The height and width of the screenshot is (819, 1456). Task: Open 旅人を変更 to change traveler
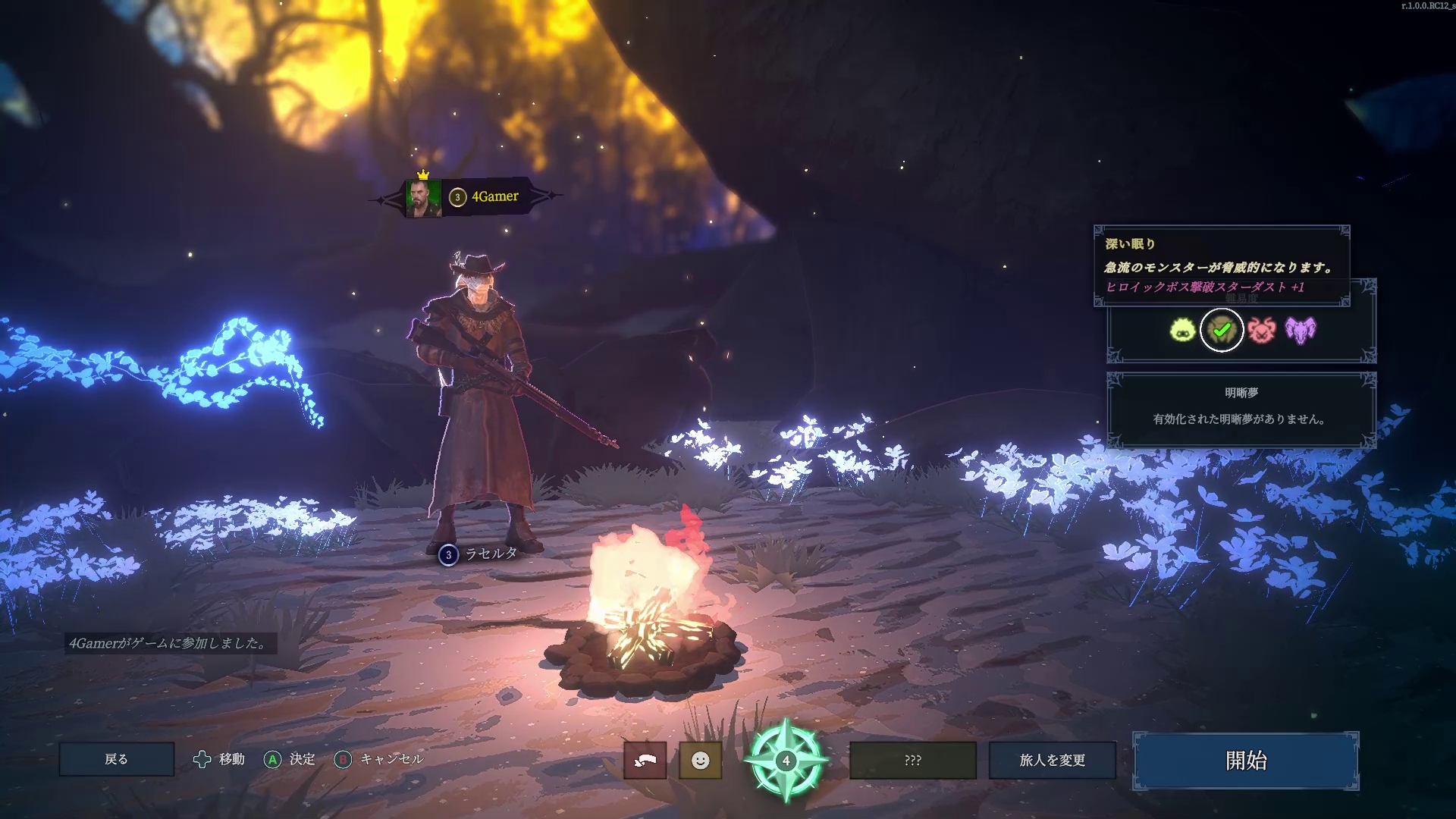(1052, 760)
